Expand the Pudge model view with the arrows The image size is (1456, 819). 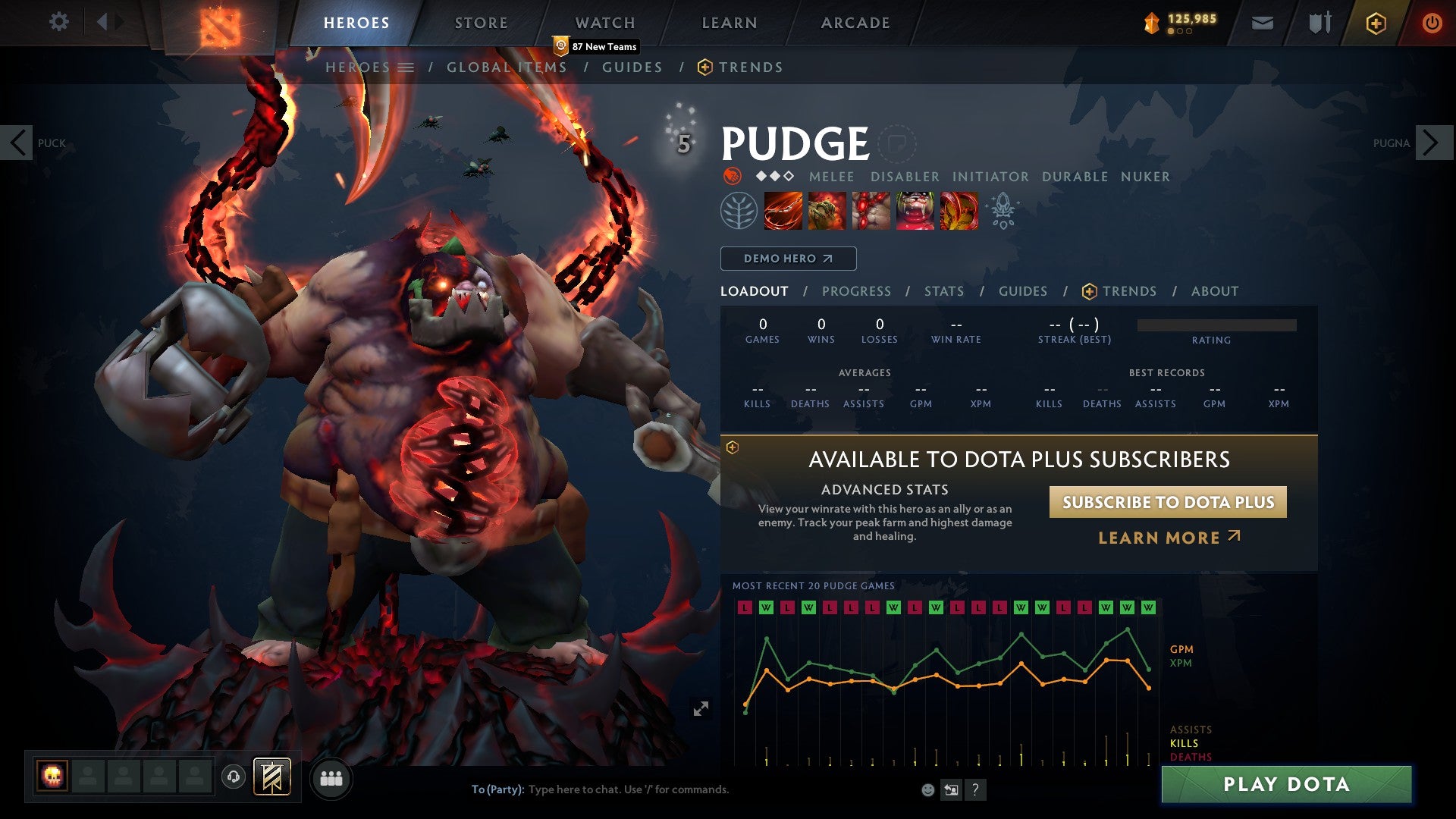(701, 708)
